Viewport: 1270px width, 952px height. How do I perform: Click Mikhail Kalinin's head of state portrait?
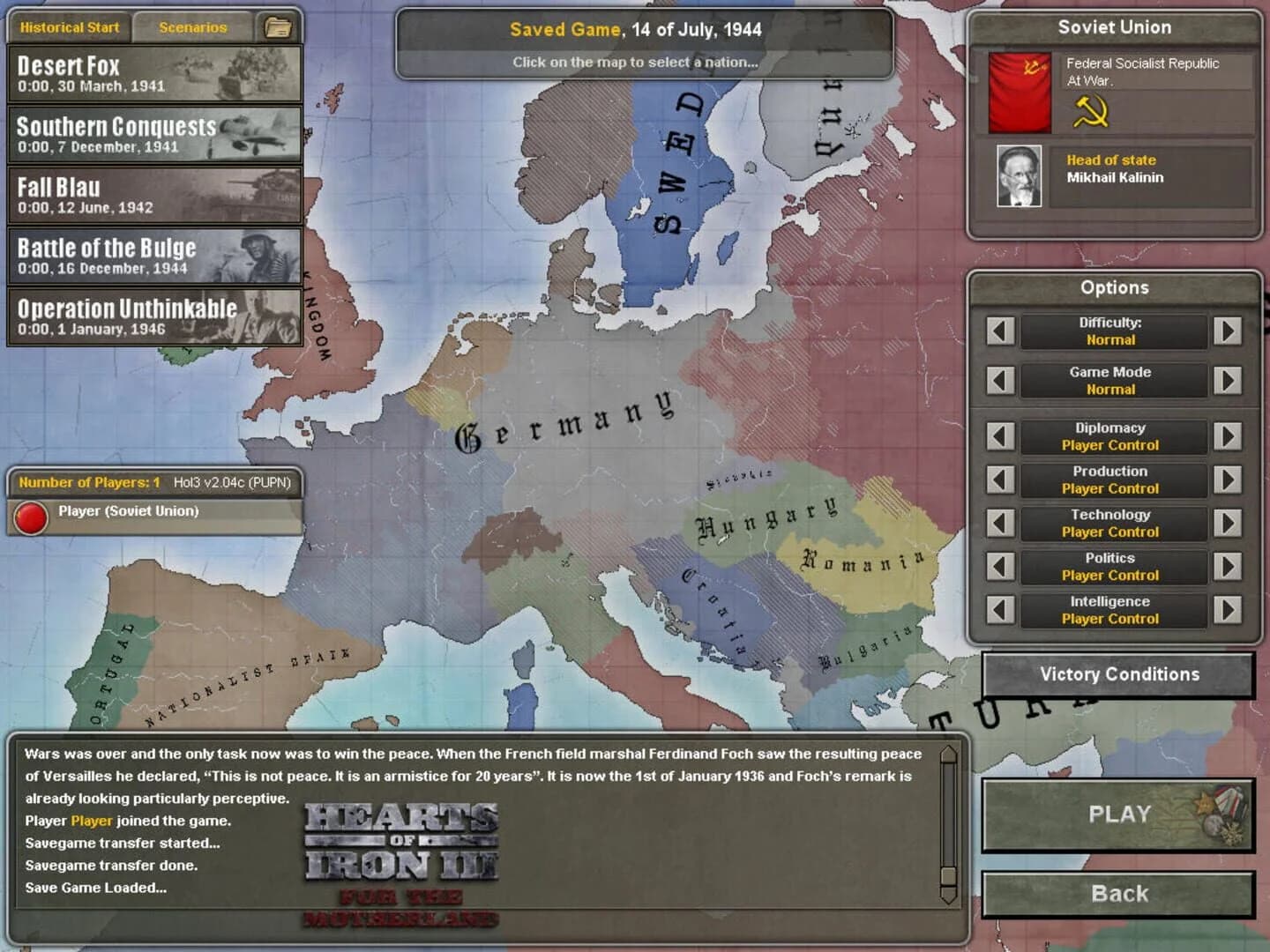point(1020,177)
